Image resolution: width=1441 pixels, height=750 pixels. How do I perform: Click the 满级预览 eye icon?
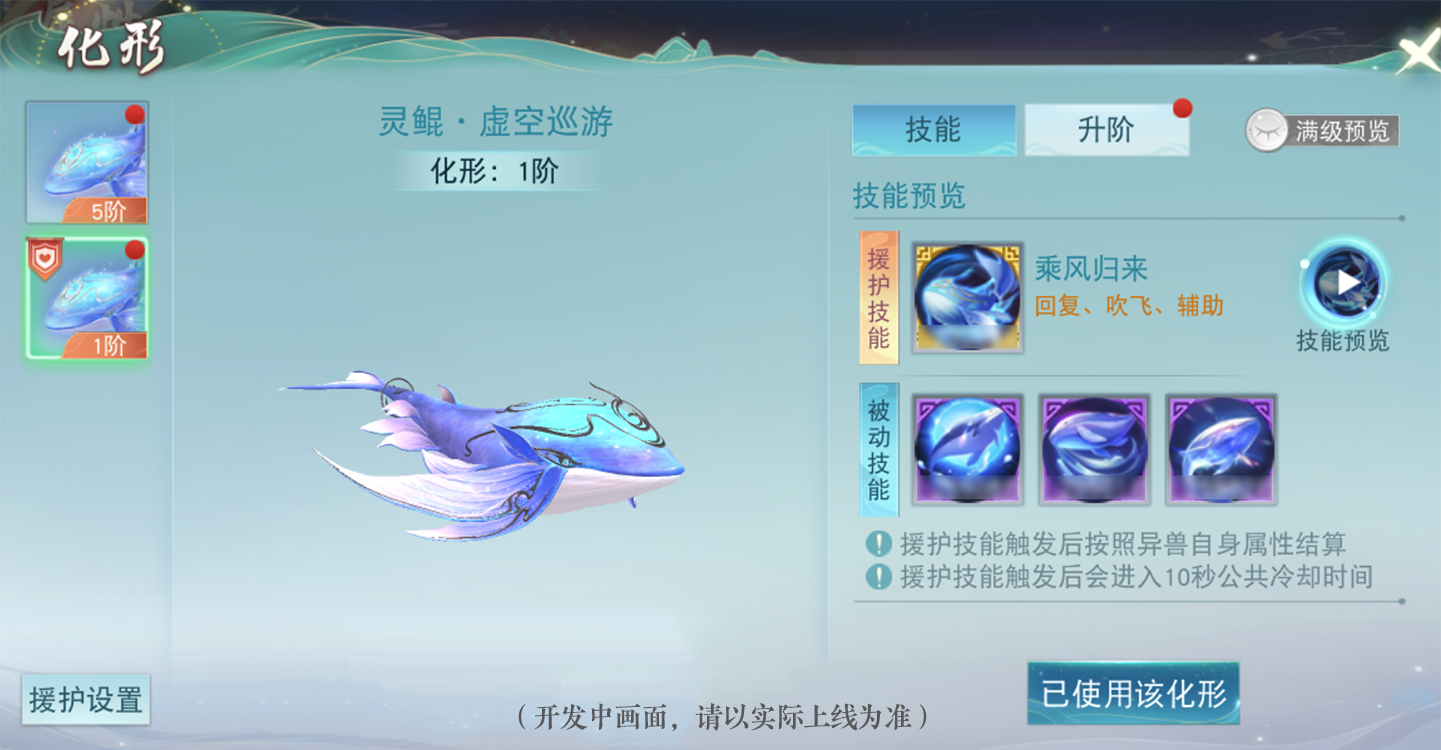1267,131
